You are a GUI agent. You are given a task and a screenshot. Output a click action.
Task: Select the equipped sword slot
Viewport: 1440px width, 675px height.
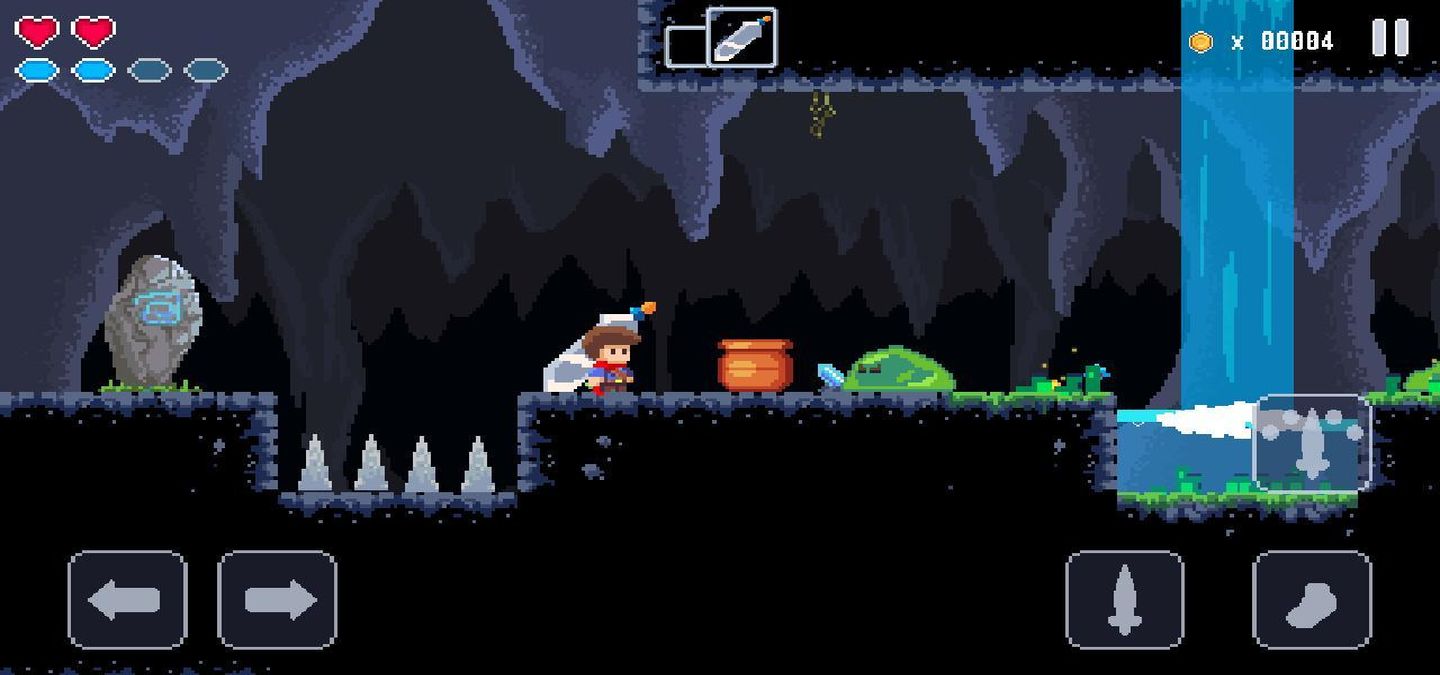coord(741,38)
